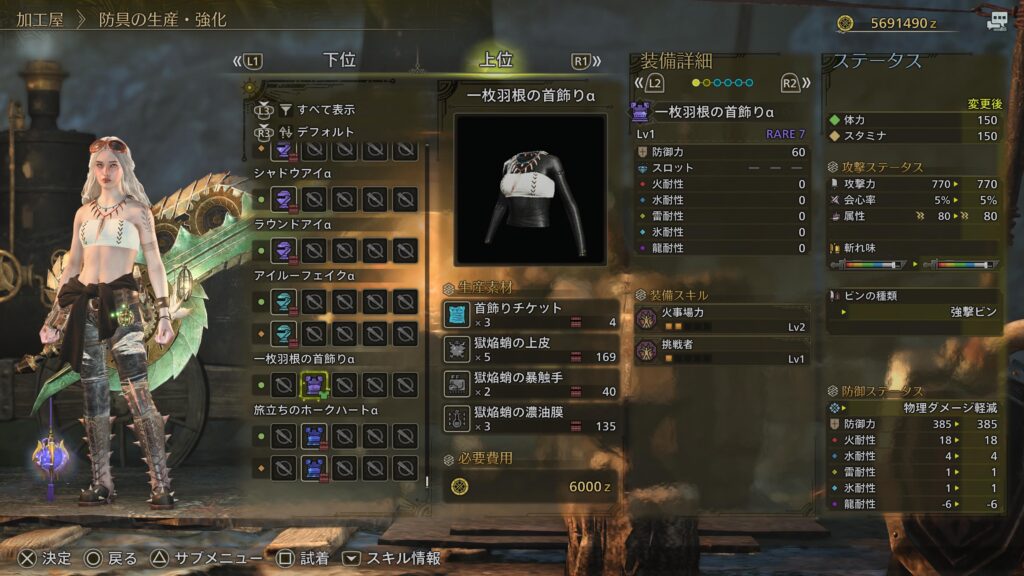Open the large armor preview thumbnail
Viewport: 1024px width, 576px height.
(530, 189)
